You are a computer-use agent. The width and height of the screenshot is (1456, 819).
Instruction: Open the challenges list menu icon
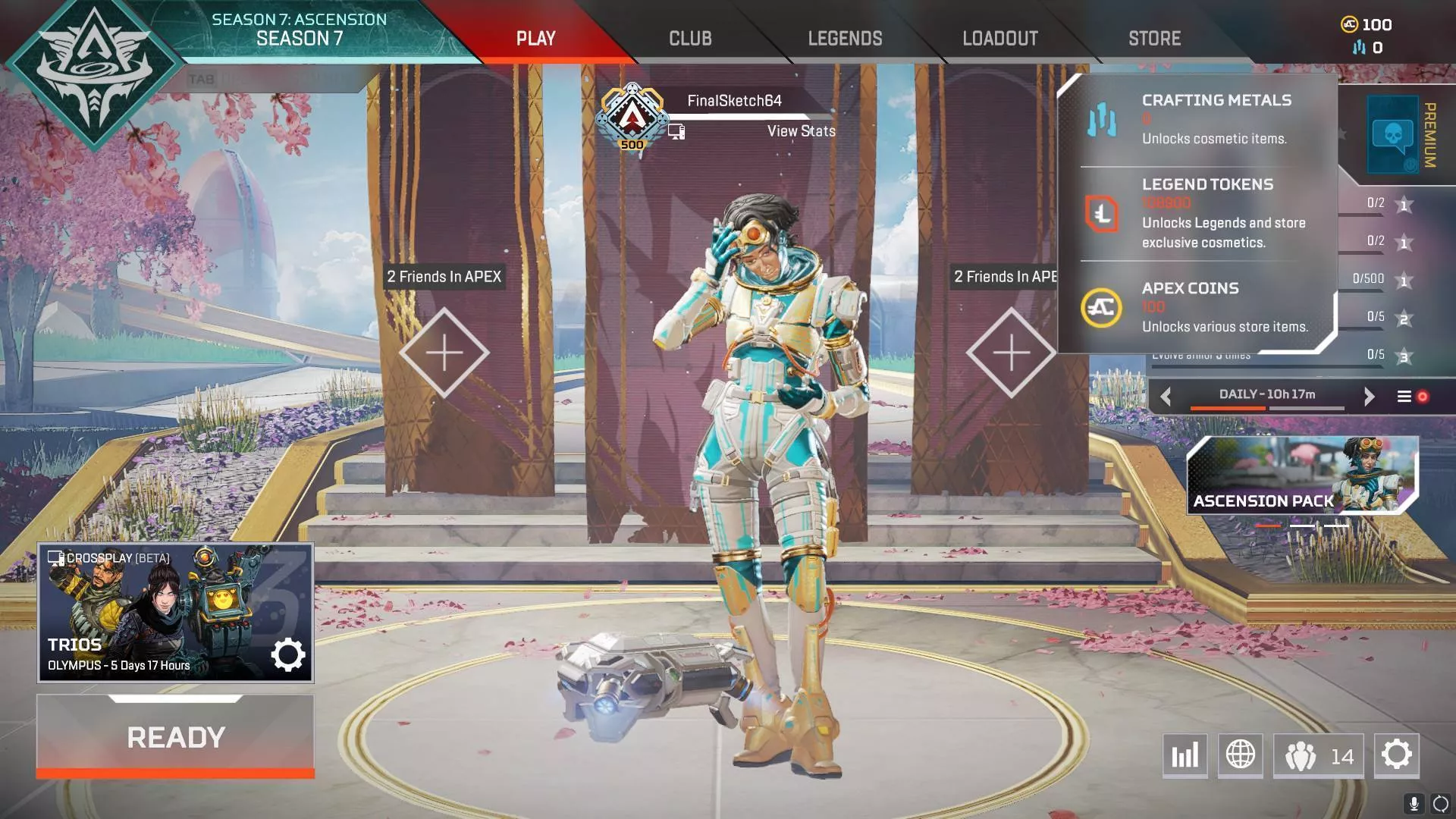tap(1404, 397)
